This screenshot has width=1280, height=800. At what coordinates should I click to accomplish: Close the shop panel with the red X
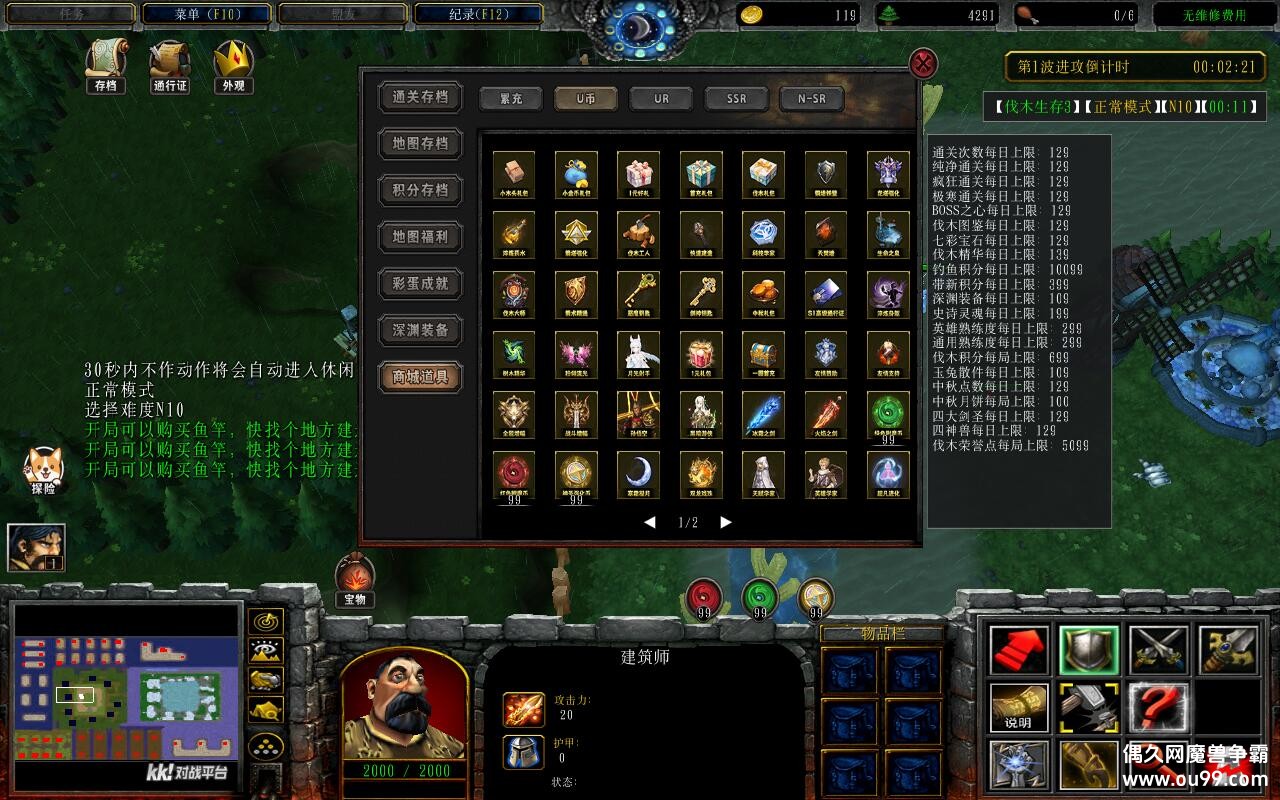923,65
